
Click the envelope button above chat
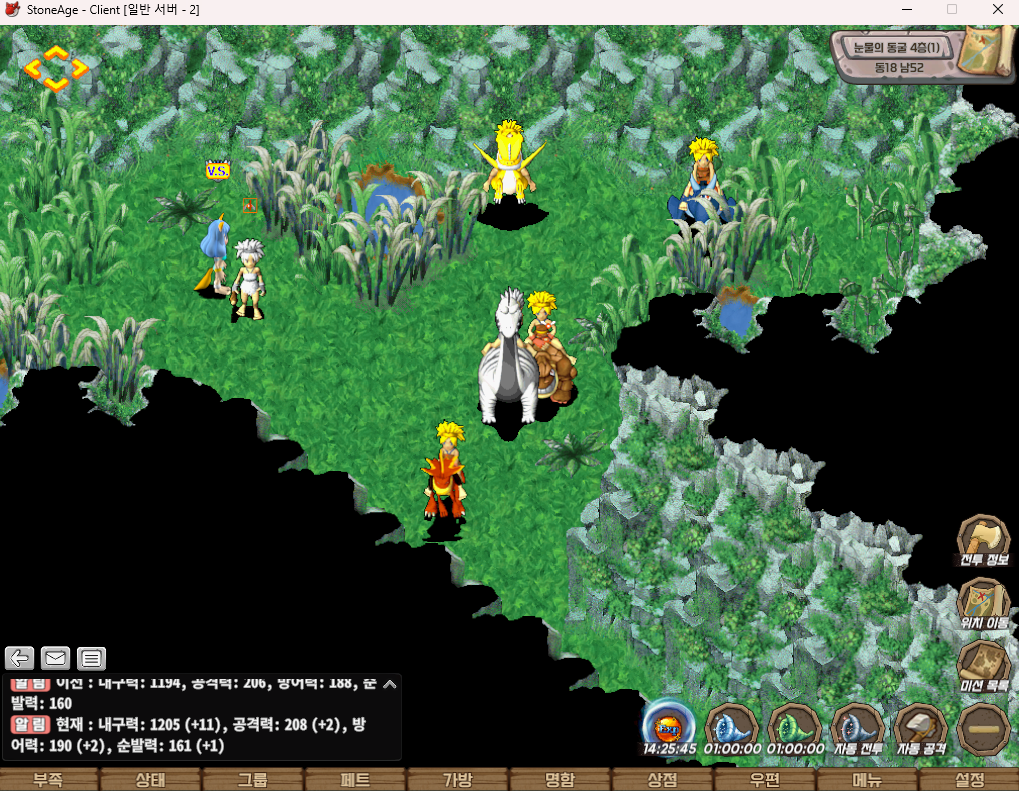tap(55, 658)
